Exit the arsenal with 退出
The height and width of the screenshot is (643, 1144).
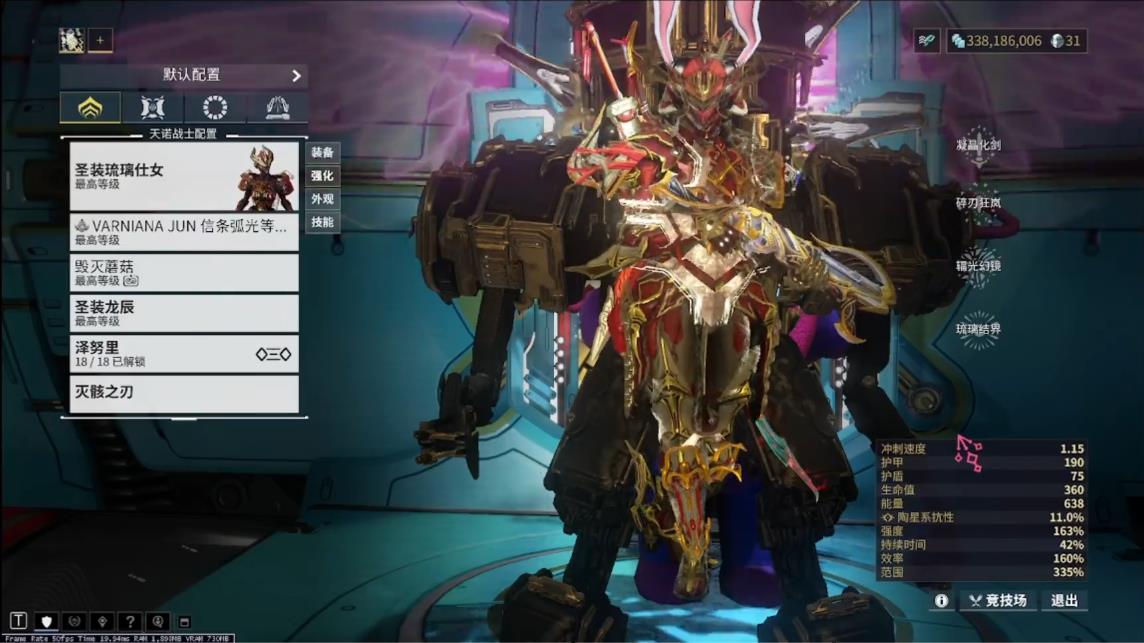click(1064, 601)
